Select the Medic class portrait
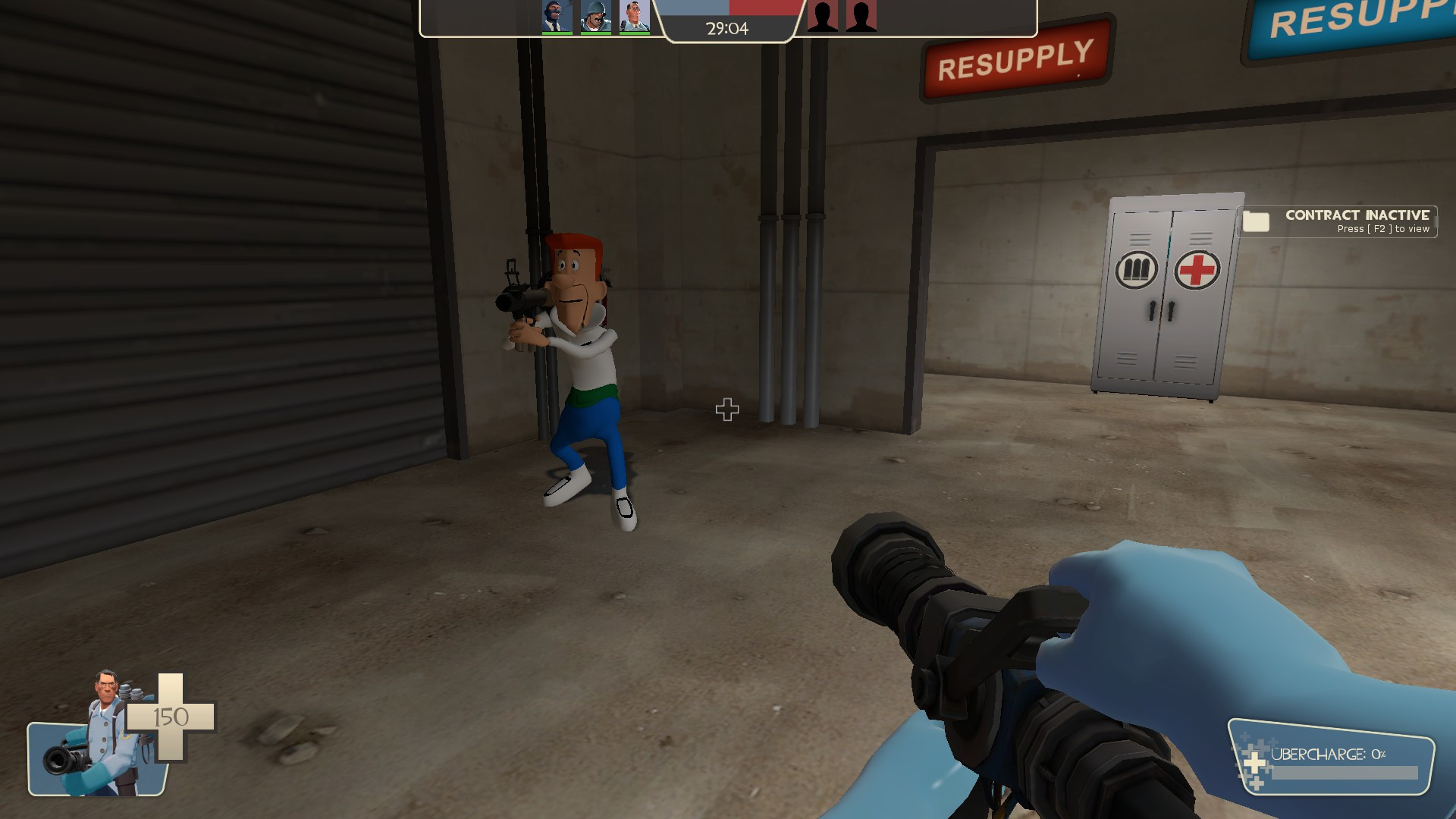This screenshot has height=819, width=1456. coord(635,15)
